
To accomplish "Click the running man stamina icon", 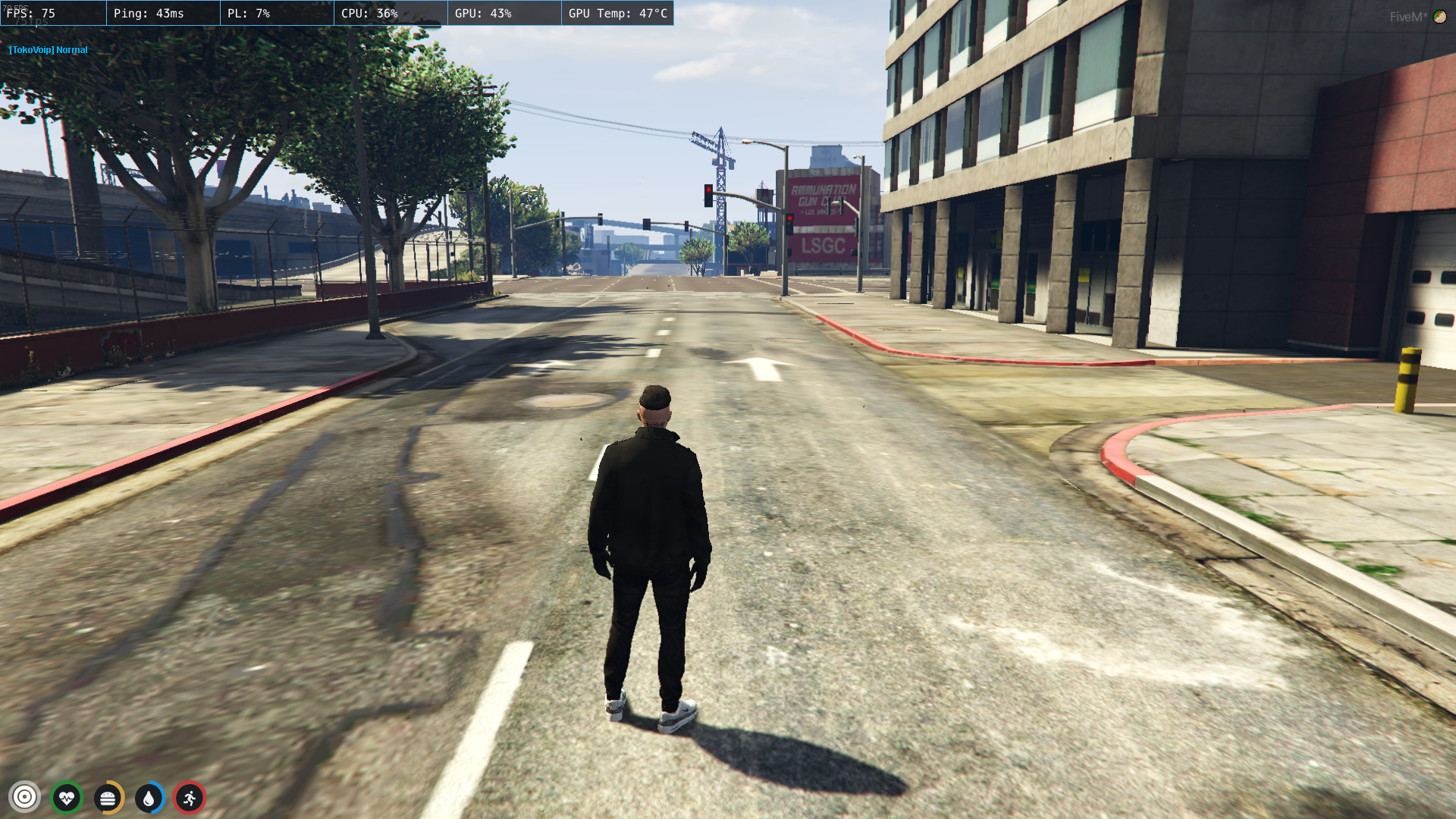I will coord(190,798).
